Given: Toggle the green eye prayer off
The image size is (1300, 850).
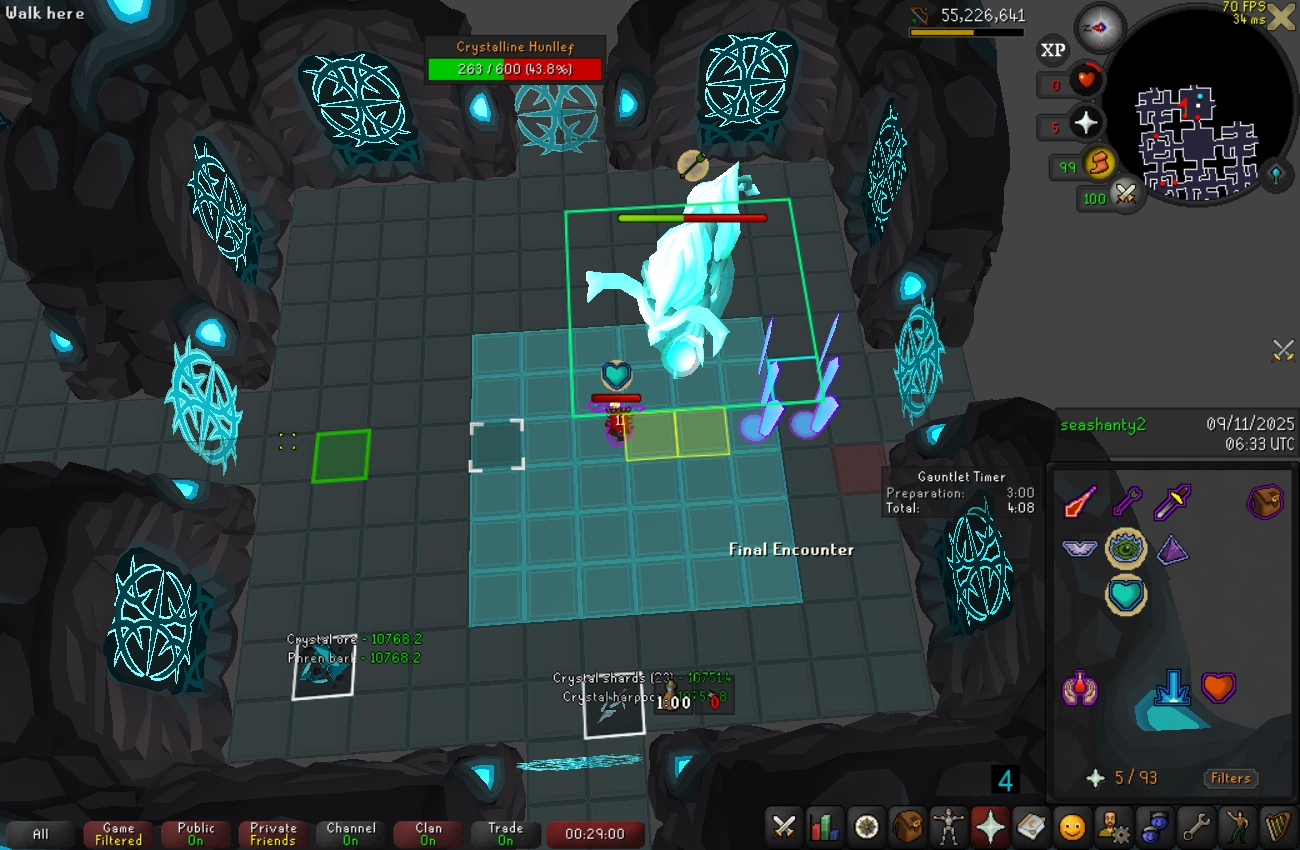Looking at the screenshot, I should coord(1125,548).
